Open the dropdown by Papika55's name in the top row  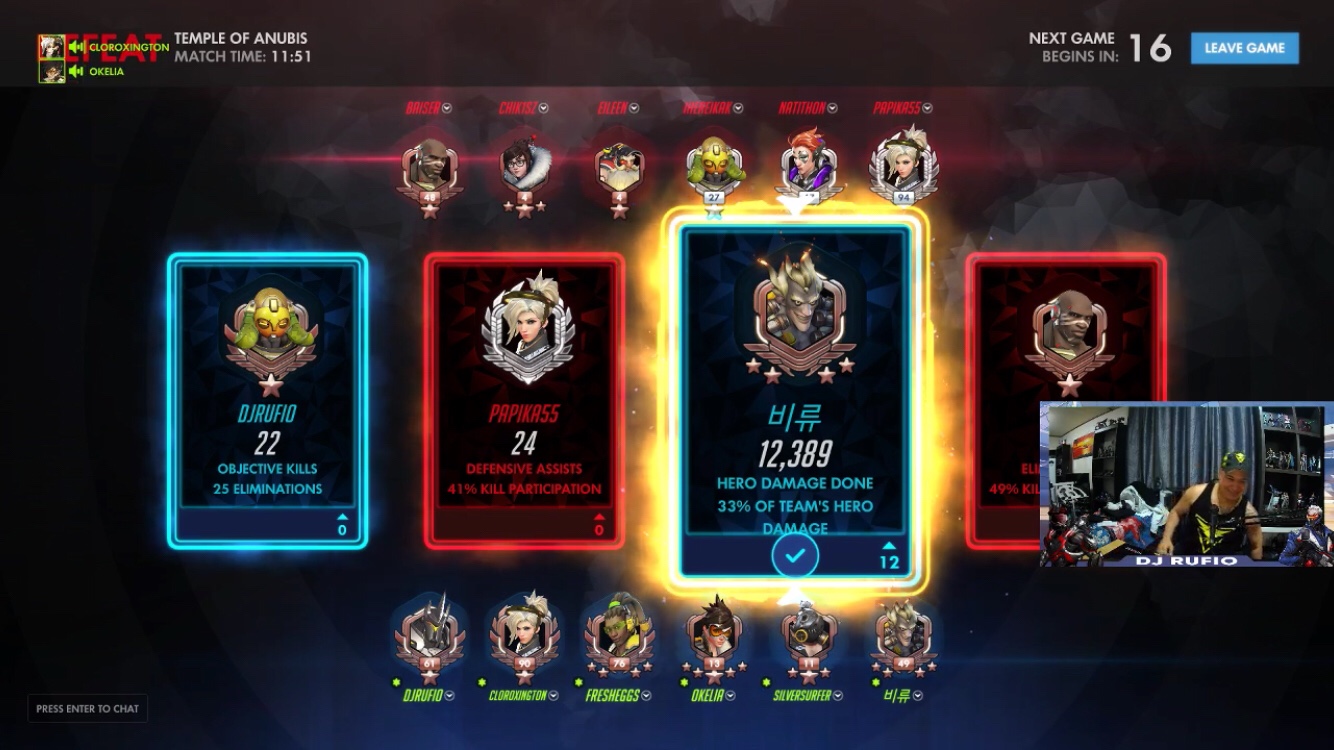[927, 108]
